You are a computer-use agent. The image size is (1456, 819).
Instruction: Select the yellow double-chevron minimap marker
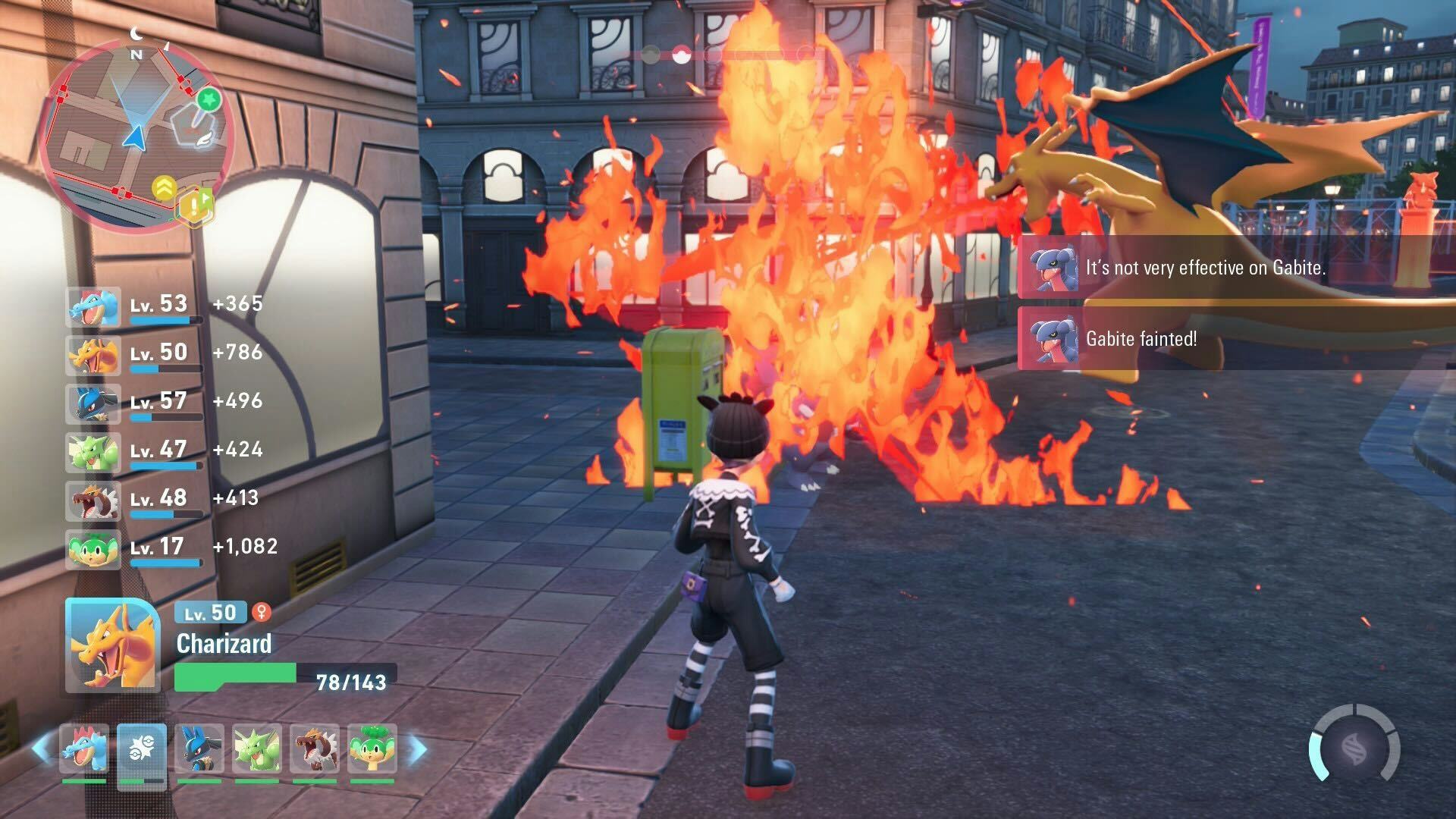click(164, 187)
